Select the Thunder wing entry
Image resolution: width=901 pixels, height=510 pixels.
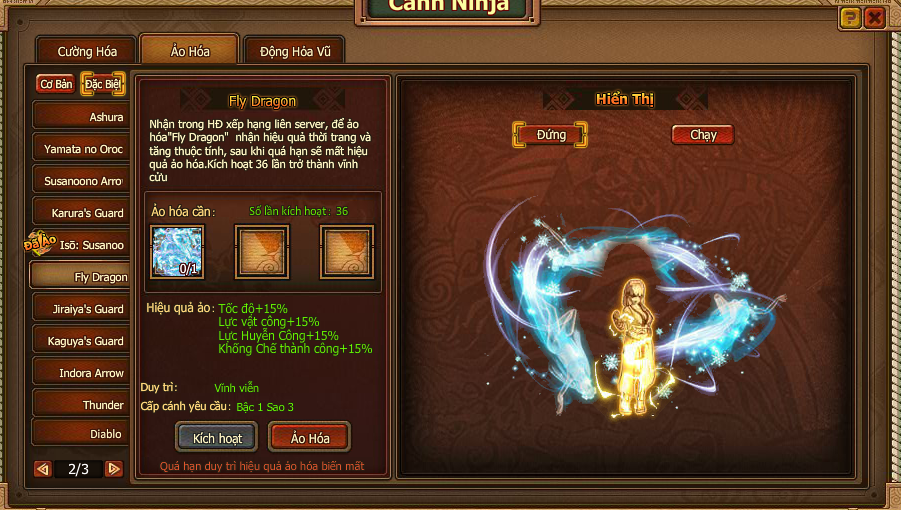pos(81,405)
